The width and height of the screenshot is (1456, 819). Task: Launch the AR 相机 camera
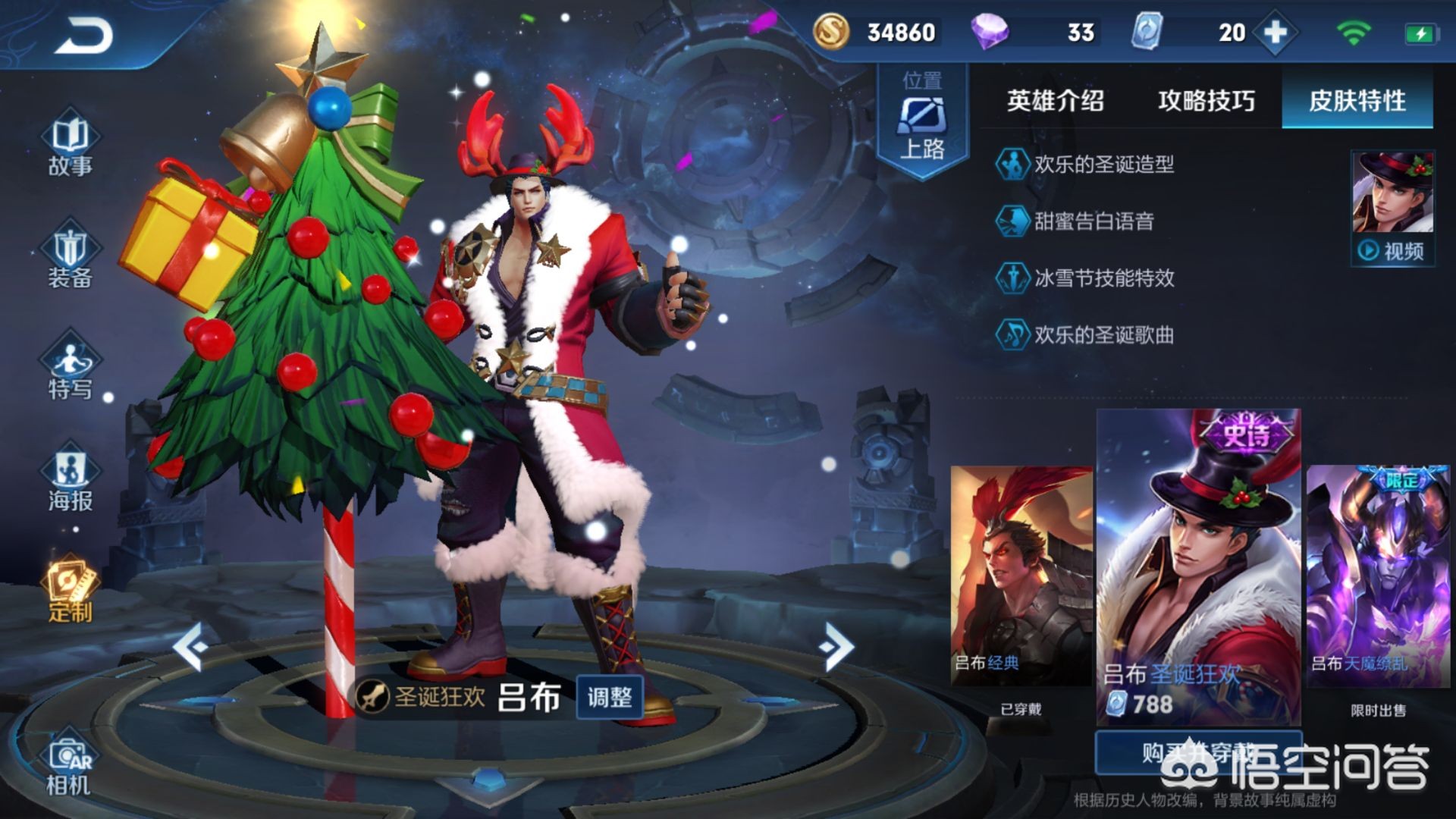pos(69,766)
